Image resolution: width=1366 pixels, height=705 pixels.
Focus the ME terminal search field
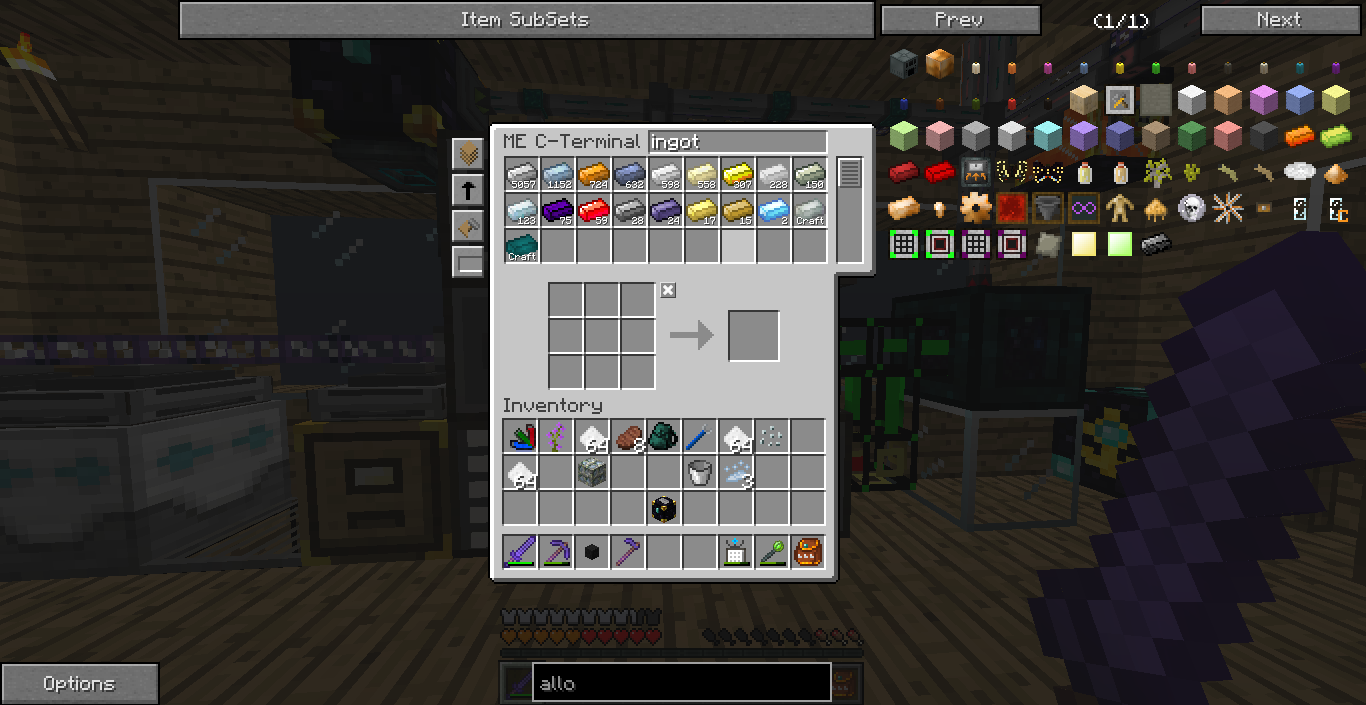737,142
